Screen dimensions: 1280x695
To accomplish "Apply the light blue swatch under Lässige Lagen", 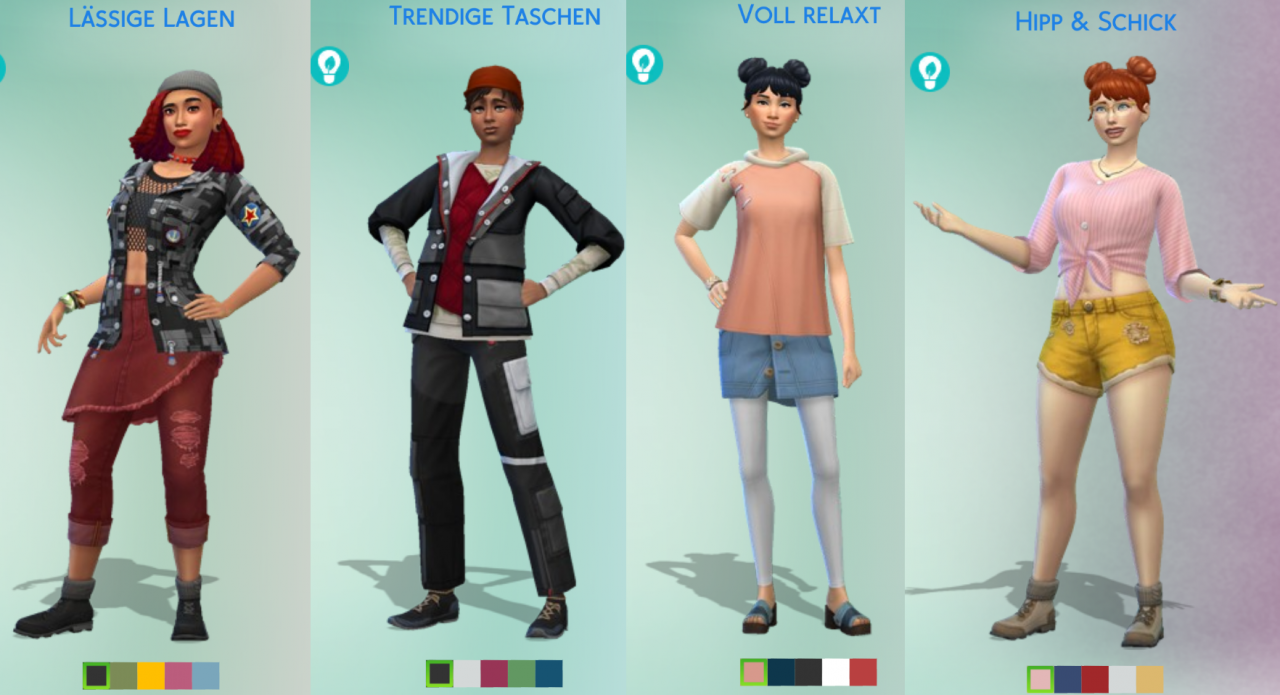I will click(x=205, y=676).
